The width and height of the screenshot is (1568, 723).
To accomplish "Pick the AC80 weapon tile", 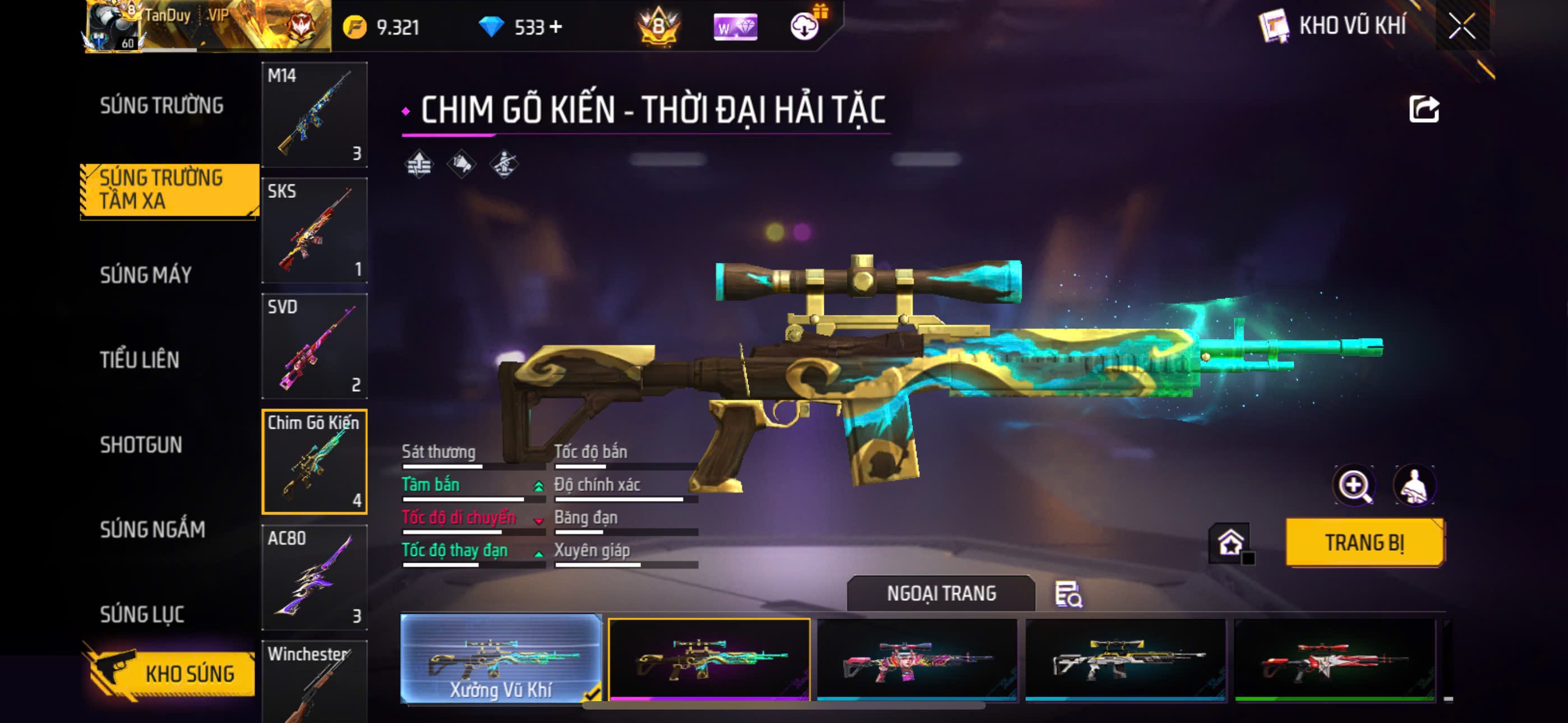I will [314, 577].
